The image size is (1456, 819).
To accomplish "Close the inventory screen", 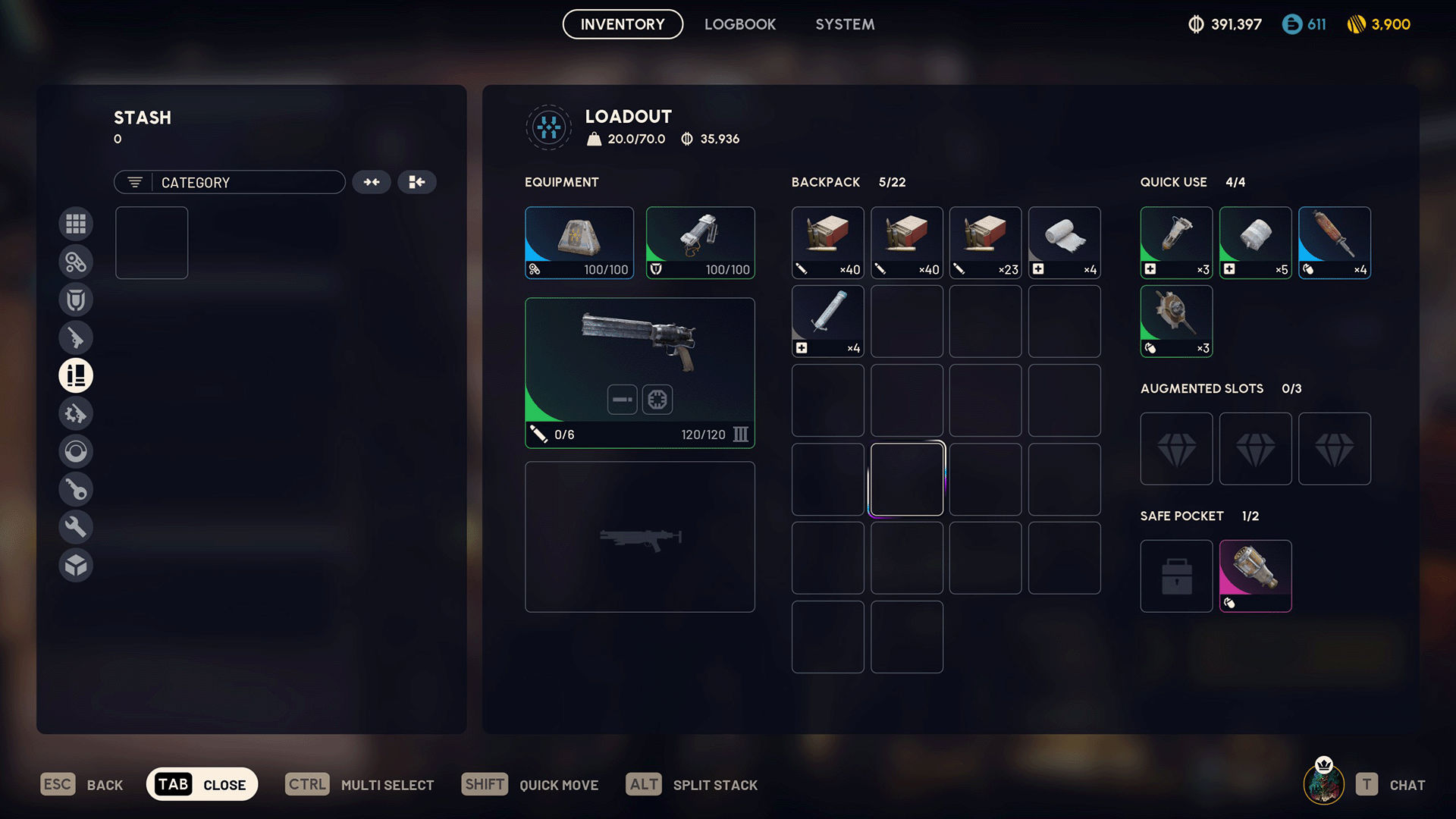I will [202, 784].
